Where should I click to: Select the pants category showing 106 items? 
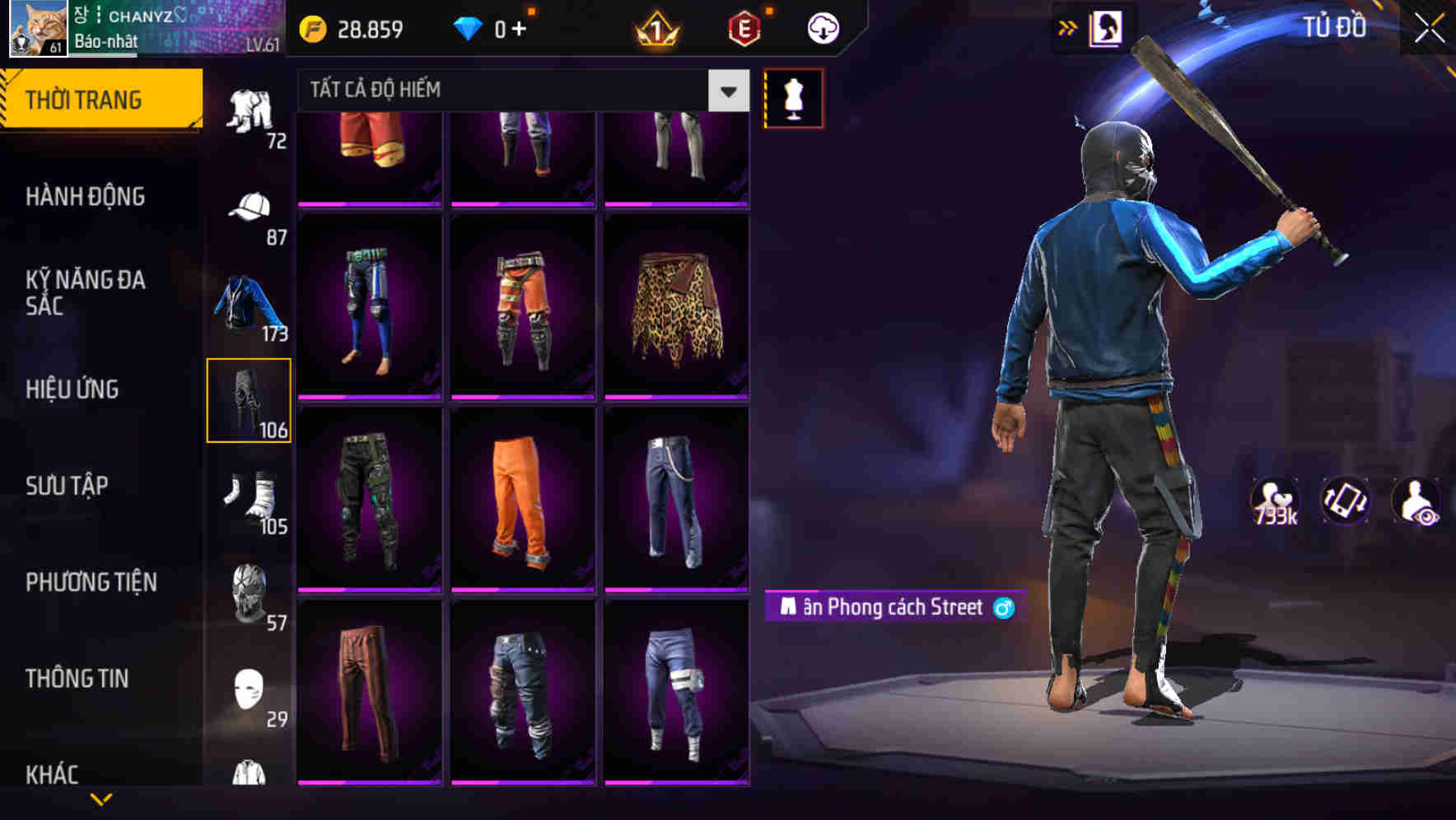[x=250, y=399]
